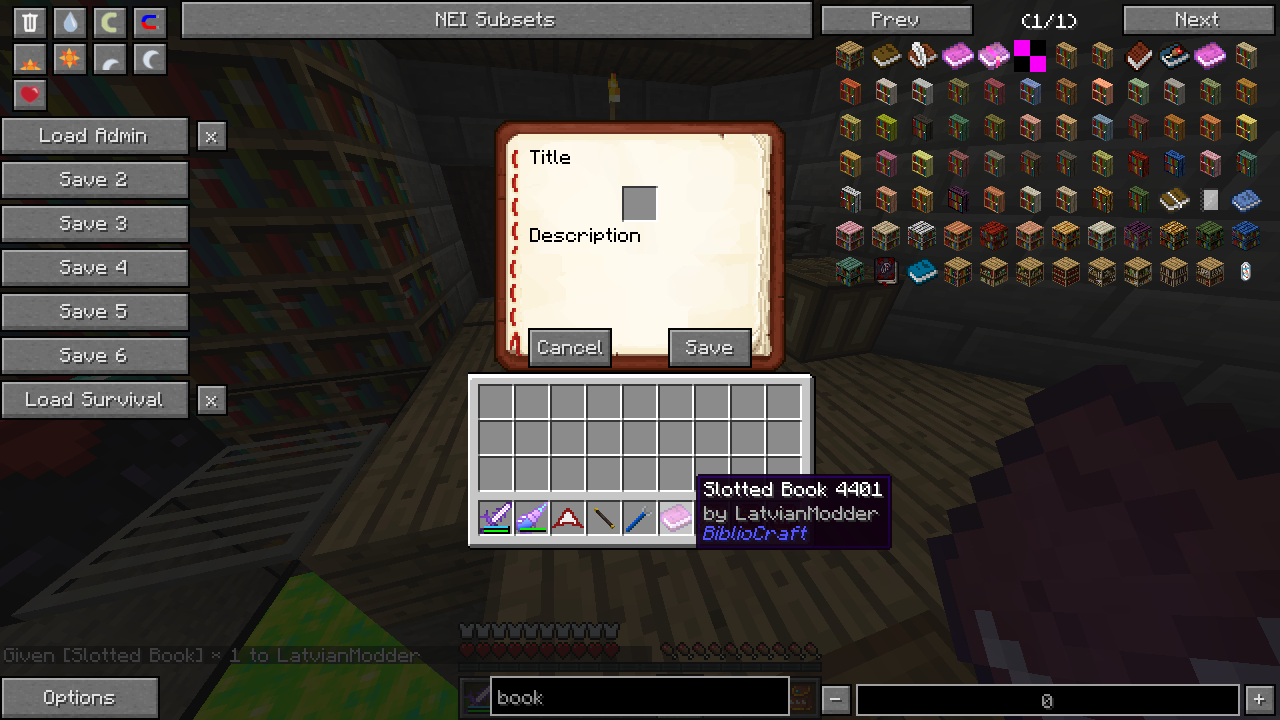Click the NEI search field containing 'book'
The width and height of the screenshot is (1280, 720).
coord(639,698)
